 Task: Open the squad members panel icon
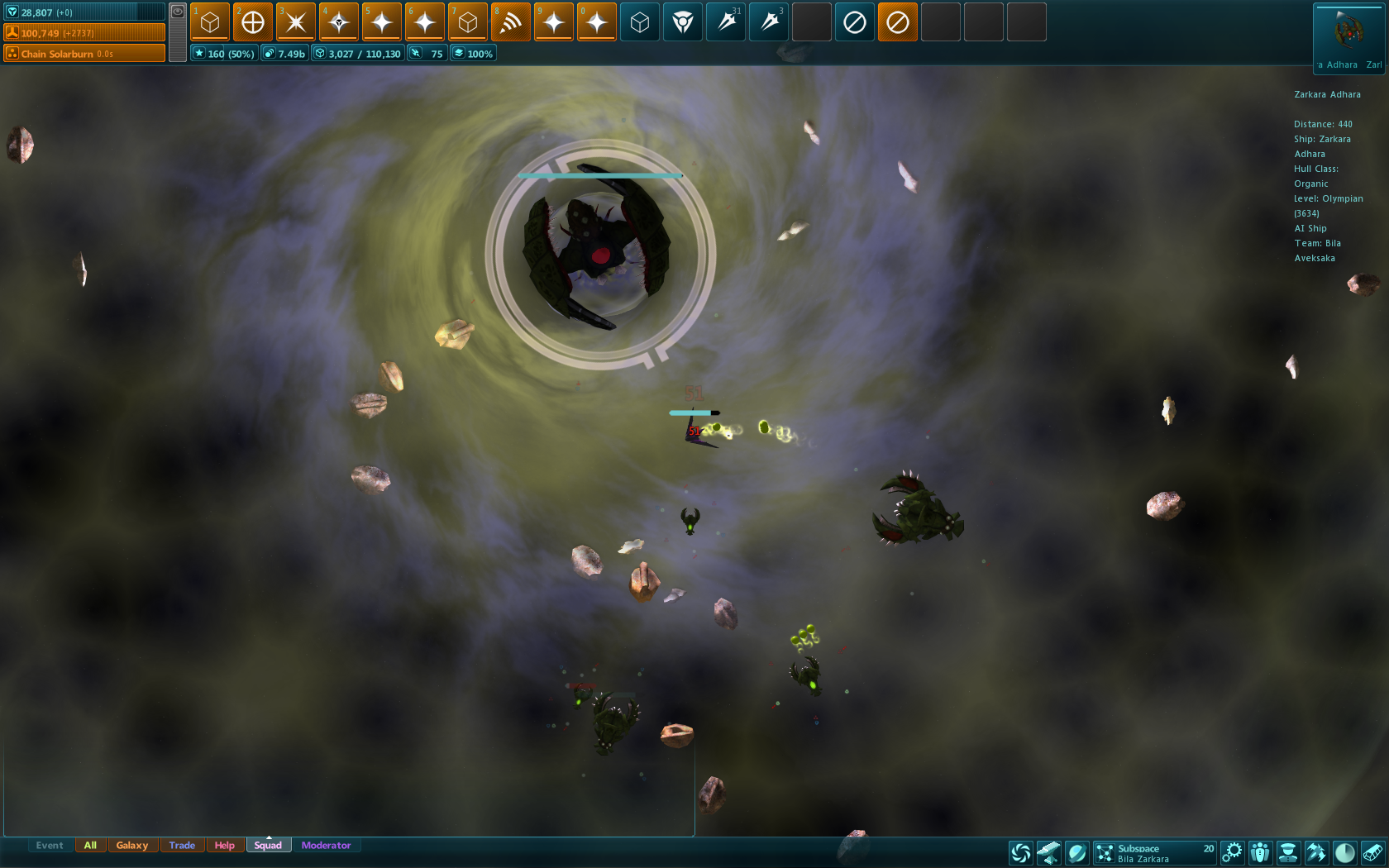(1260, 852)
